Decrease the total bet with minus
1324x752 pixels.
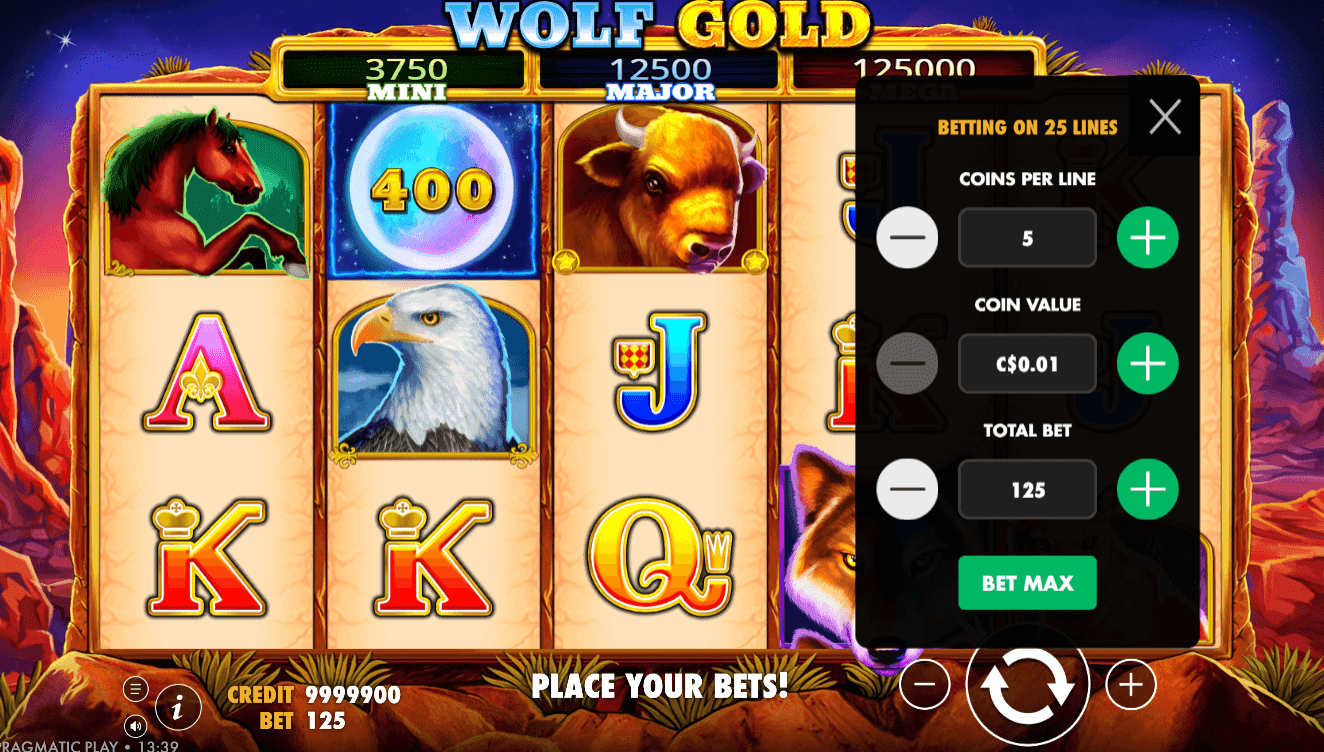(x=907, y=489)
